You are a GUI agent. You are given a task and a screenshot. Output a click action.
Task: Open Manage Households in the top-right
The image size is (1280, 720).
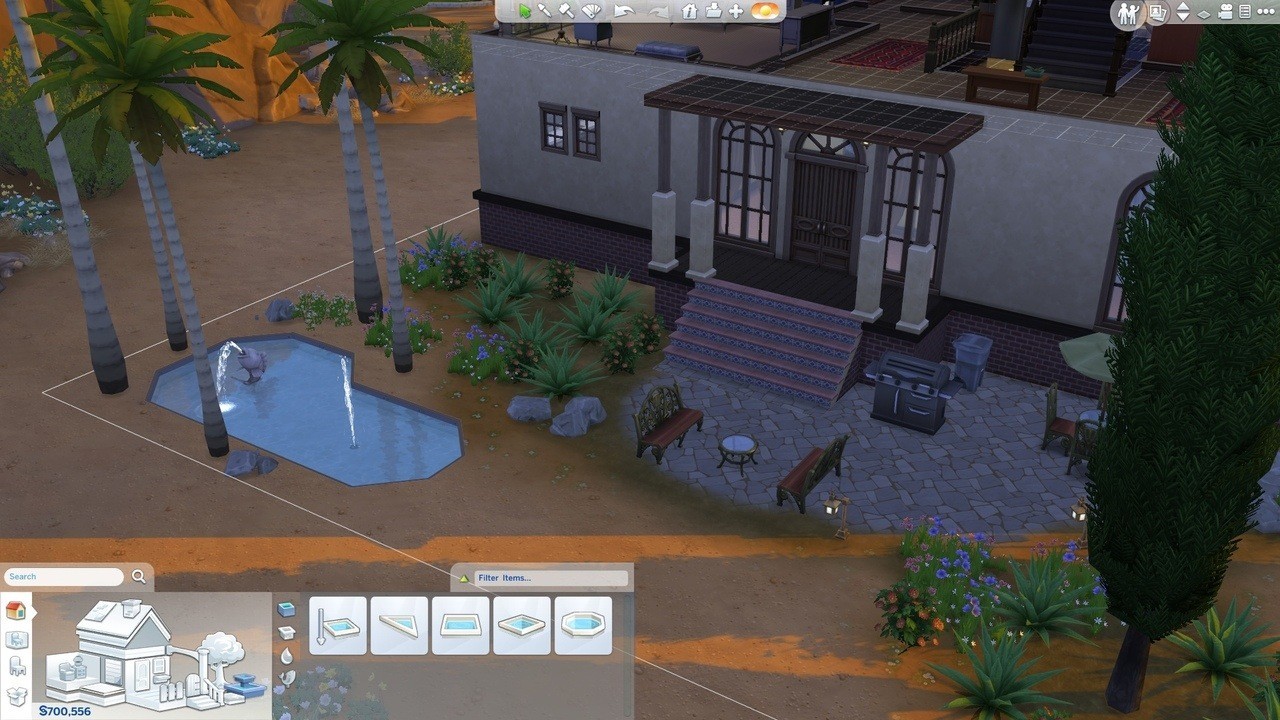[1128, 12]
